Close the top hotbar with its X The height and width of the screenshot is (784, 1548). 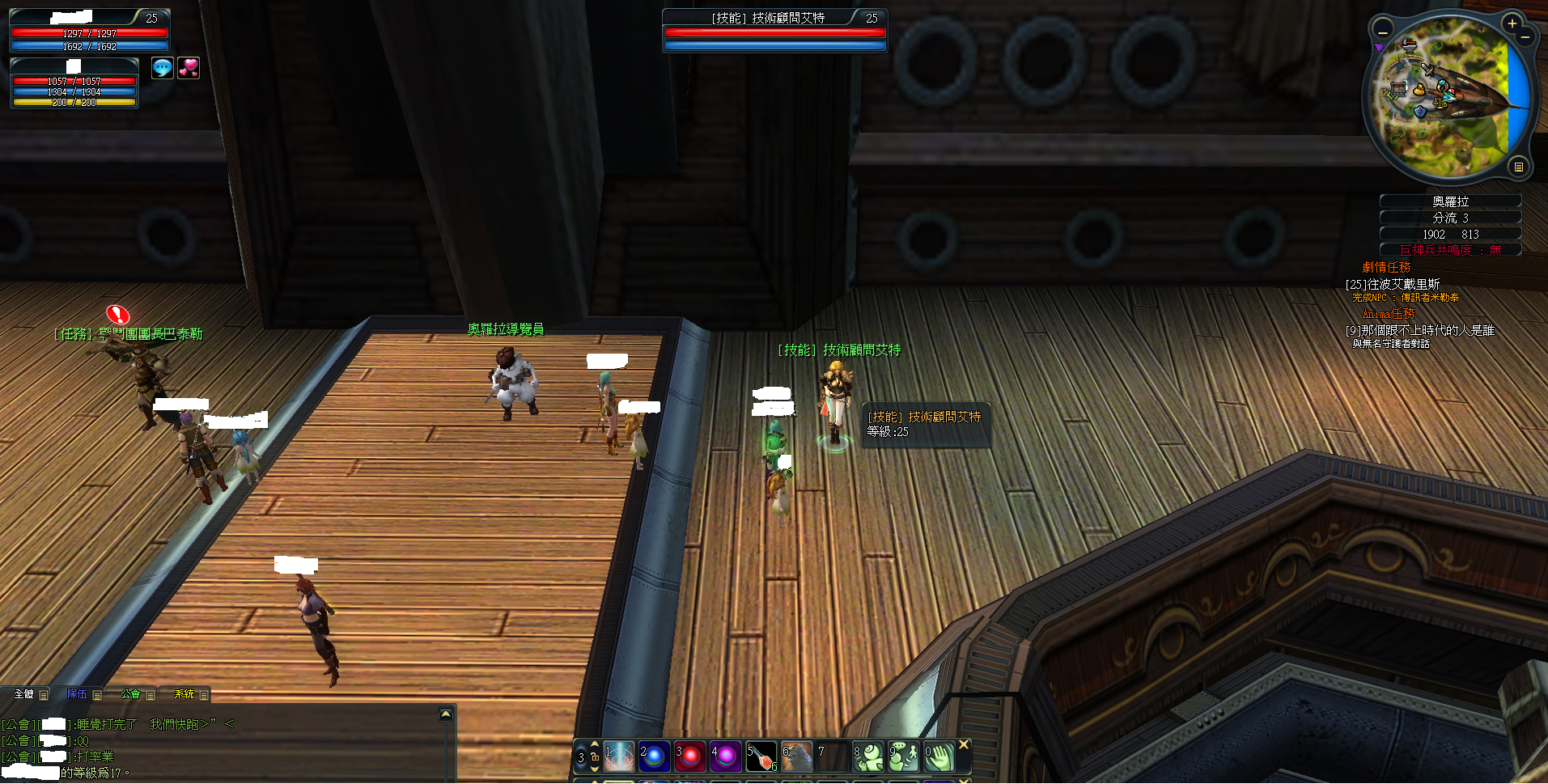click(x=963, y=744)
